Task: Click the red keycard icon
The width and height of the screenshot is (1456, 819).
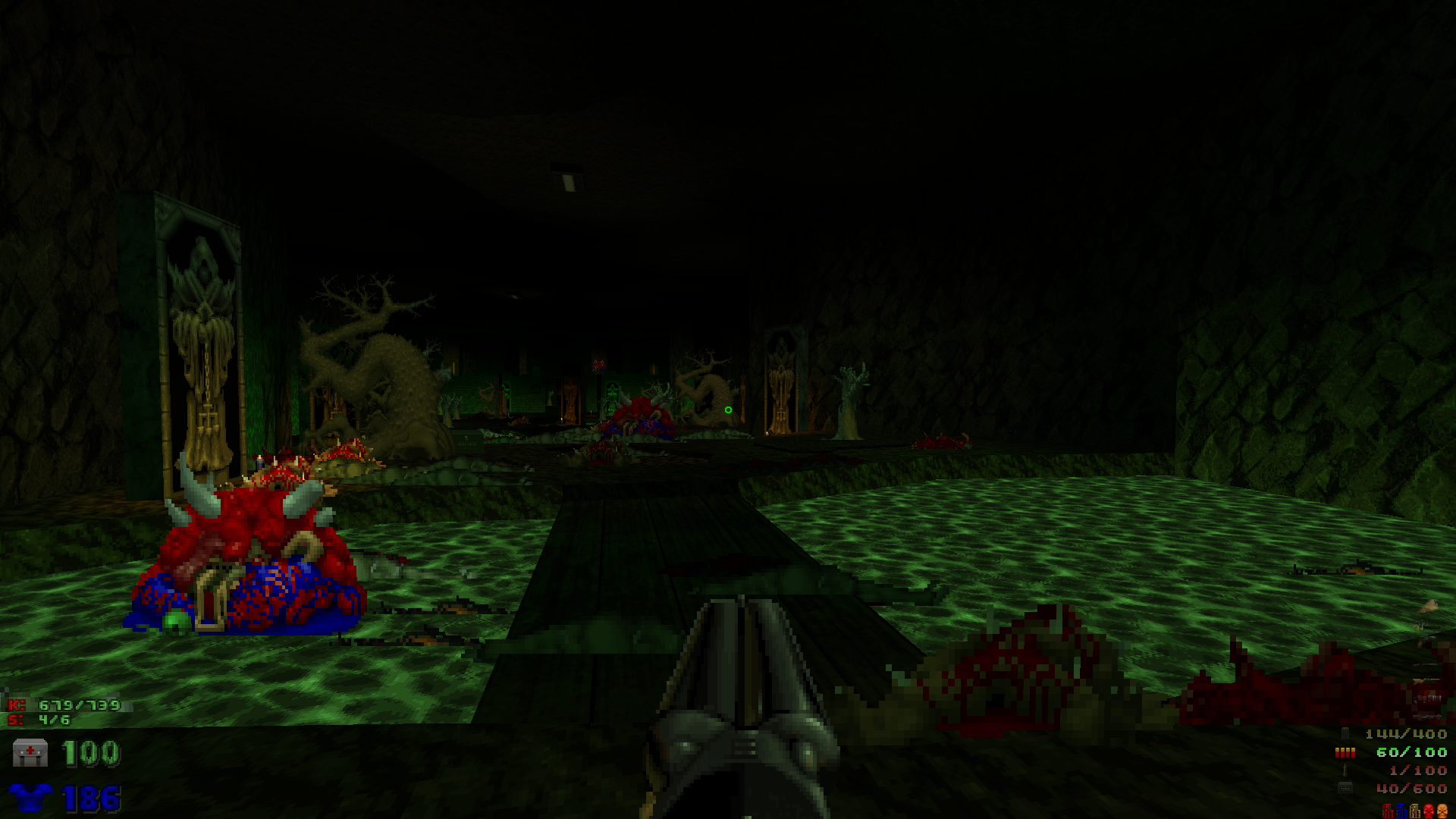Action: [1388, 811]
